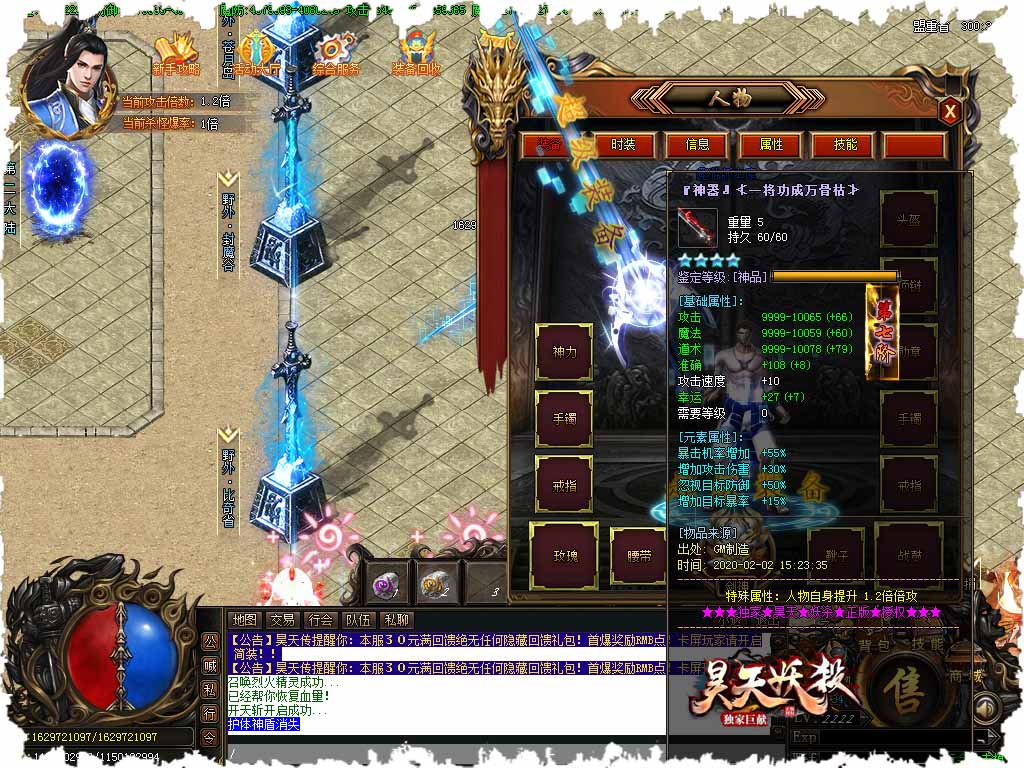Open the 队伍 team button
Screen dimensions: 1024x768
[358, 620]
